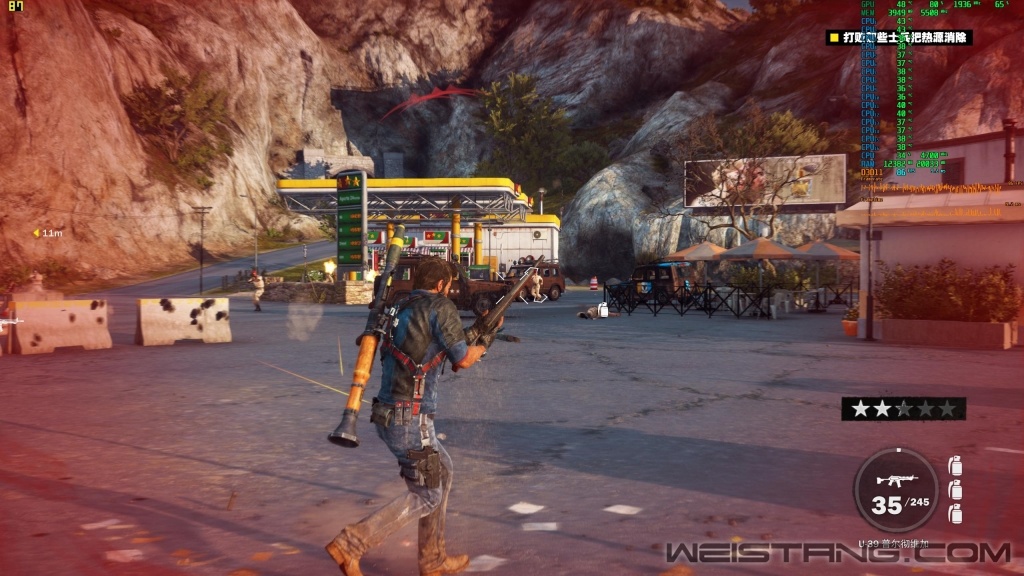Open the WEISTANG.COM watermark link

point(838,553)
